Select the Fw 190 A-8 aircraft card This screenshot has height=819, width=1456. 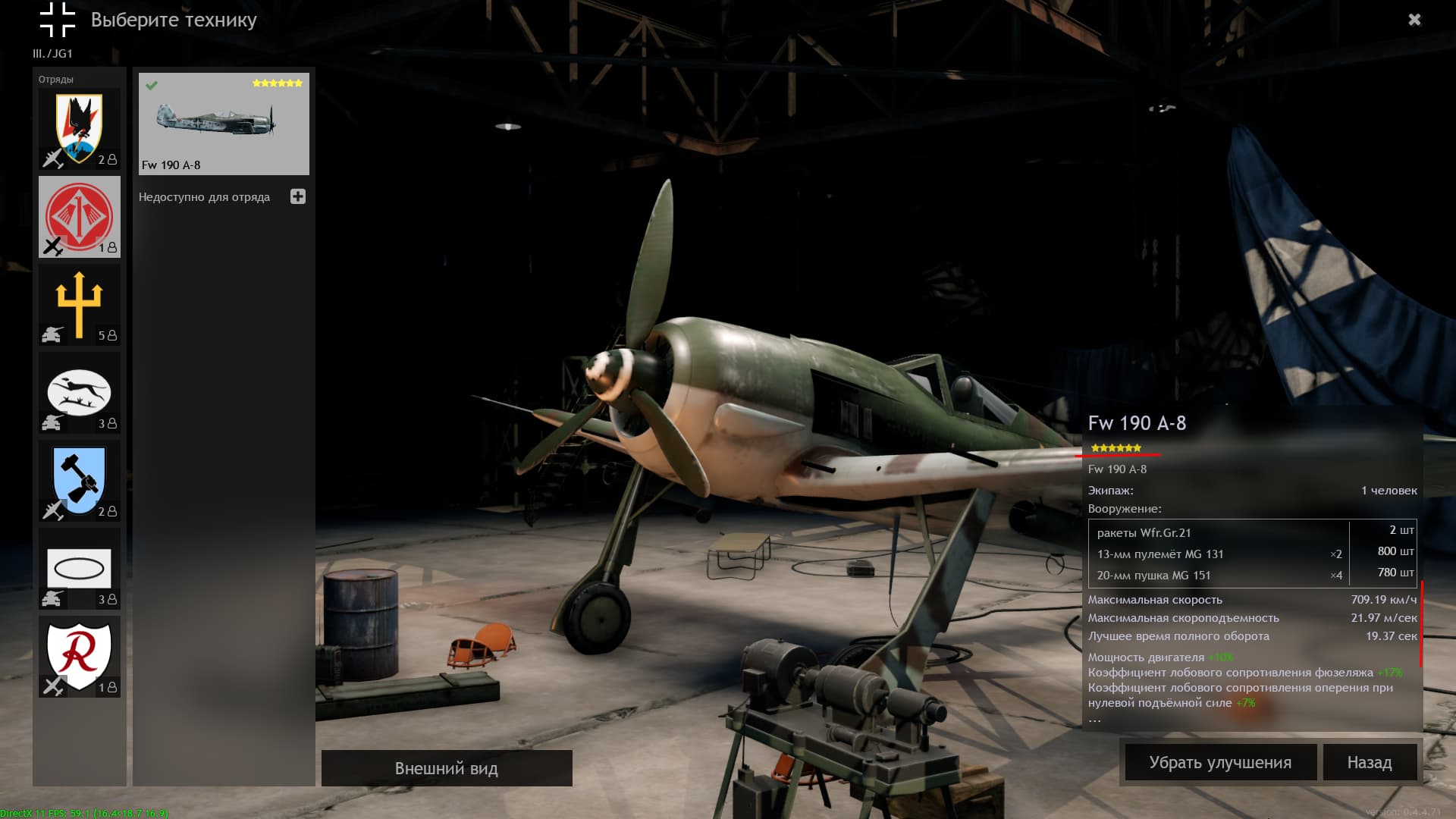point(224,124)
